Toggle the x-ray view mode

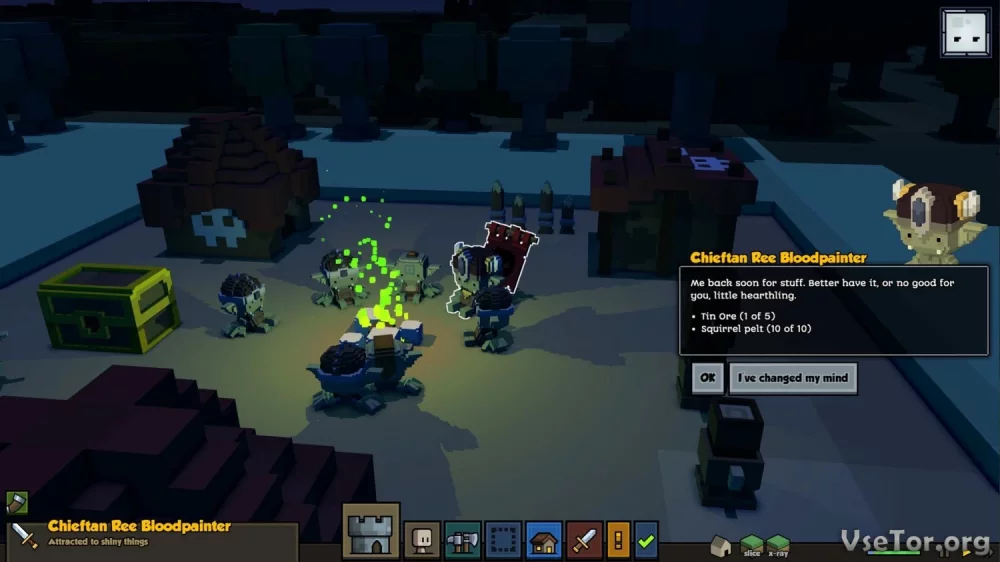778,545
